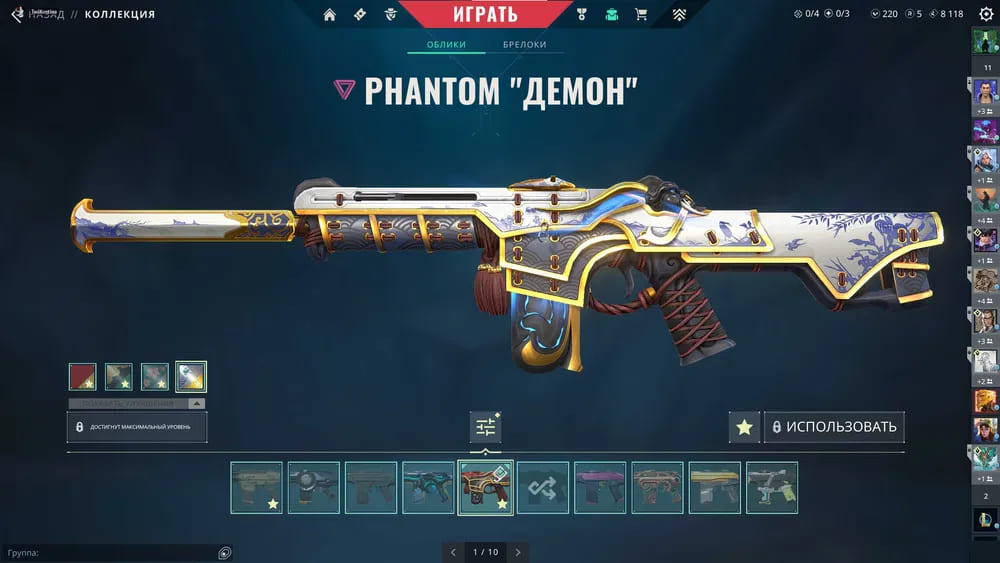Expand the upgrades preview dropdown bar
Viewport: 1000px width, 563px height.
(137, 404)
